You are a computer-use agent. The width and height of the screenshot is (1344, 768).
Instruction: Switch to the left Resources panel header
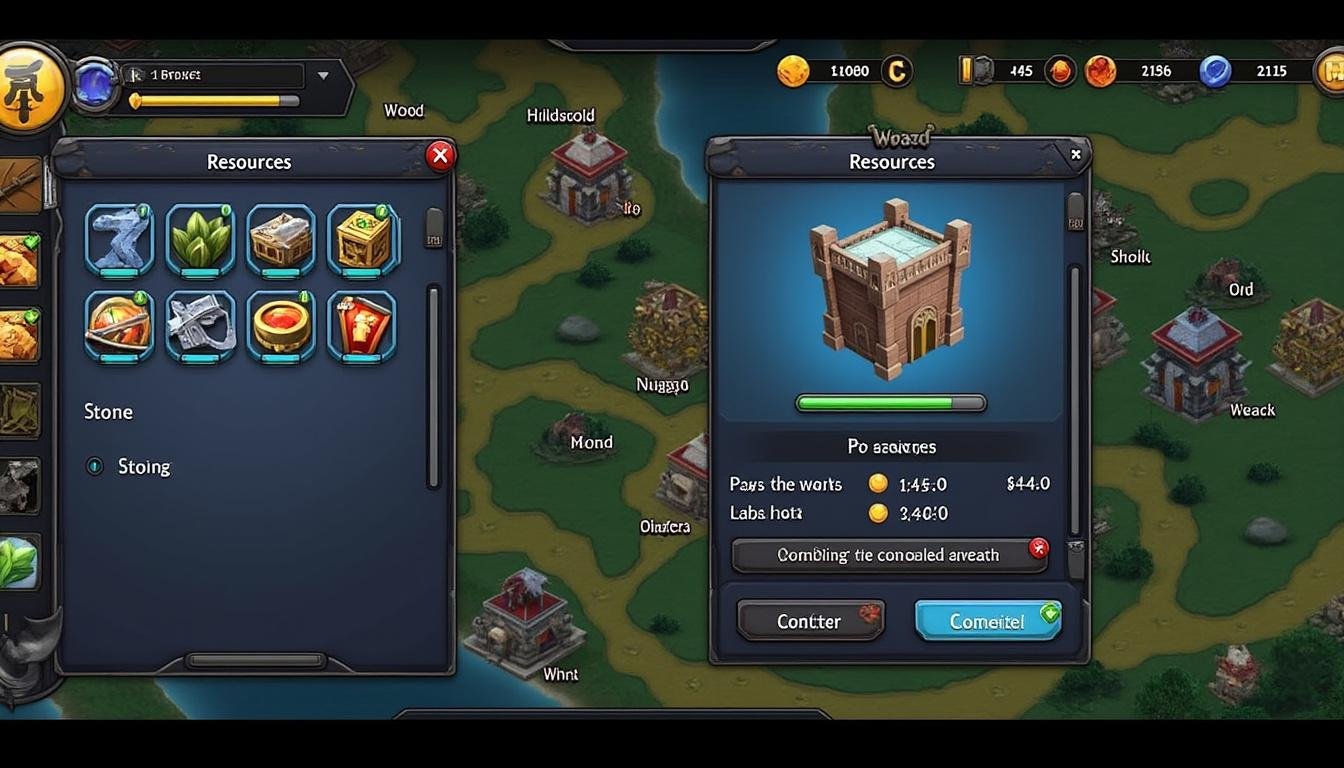pyautogui.click(x=248, y=161)
